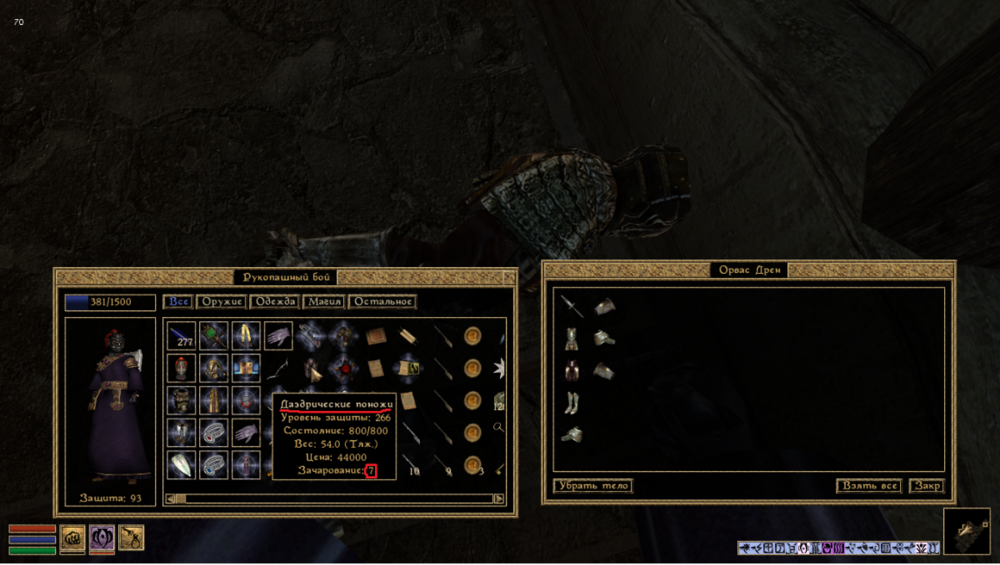Select the pale shield in the inventory
This screenshot has height=565, width=1000.
(x=181, y=464)
